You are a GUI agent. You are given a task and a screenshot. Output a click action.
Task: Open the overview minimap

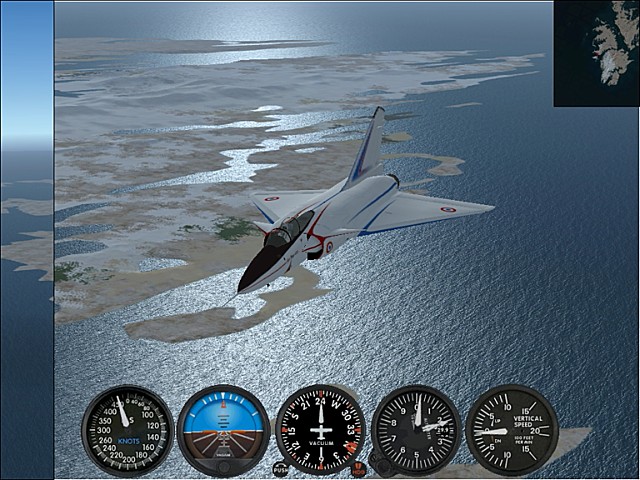[596, 53]
